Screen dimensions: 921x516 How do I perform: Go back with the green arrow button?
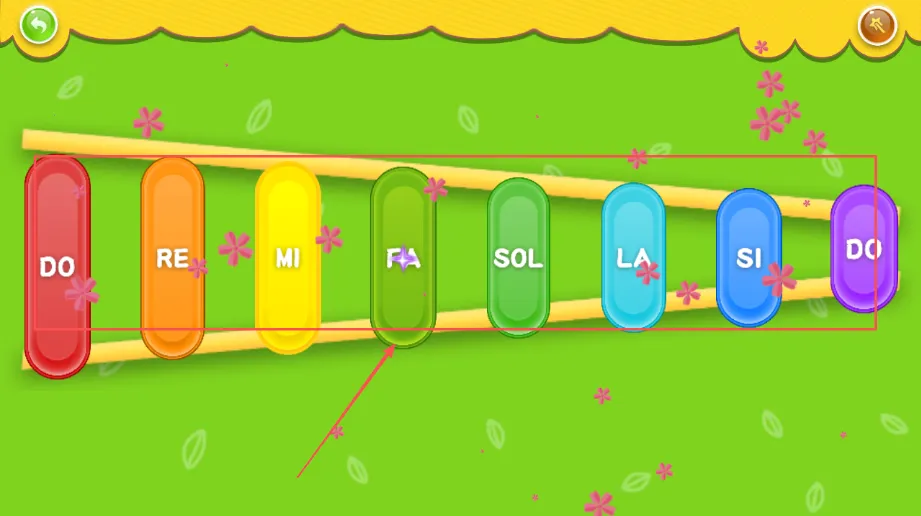pos(38,24)
